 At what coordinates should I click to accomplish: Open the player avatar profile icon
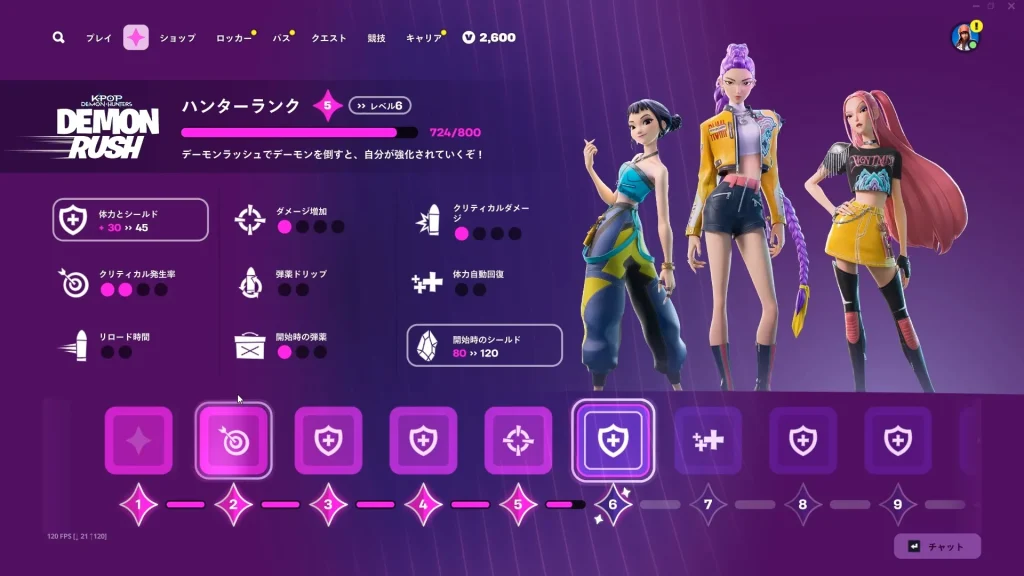pyautogui.click(x=964, y=38)
